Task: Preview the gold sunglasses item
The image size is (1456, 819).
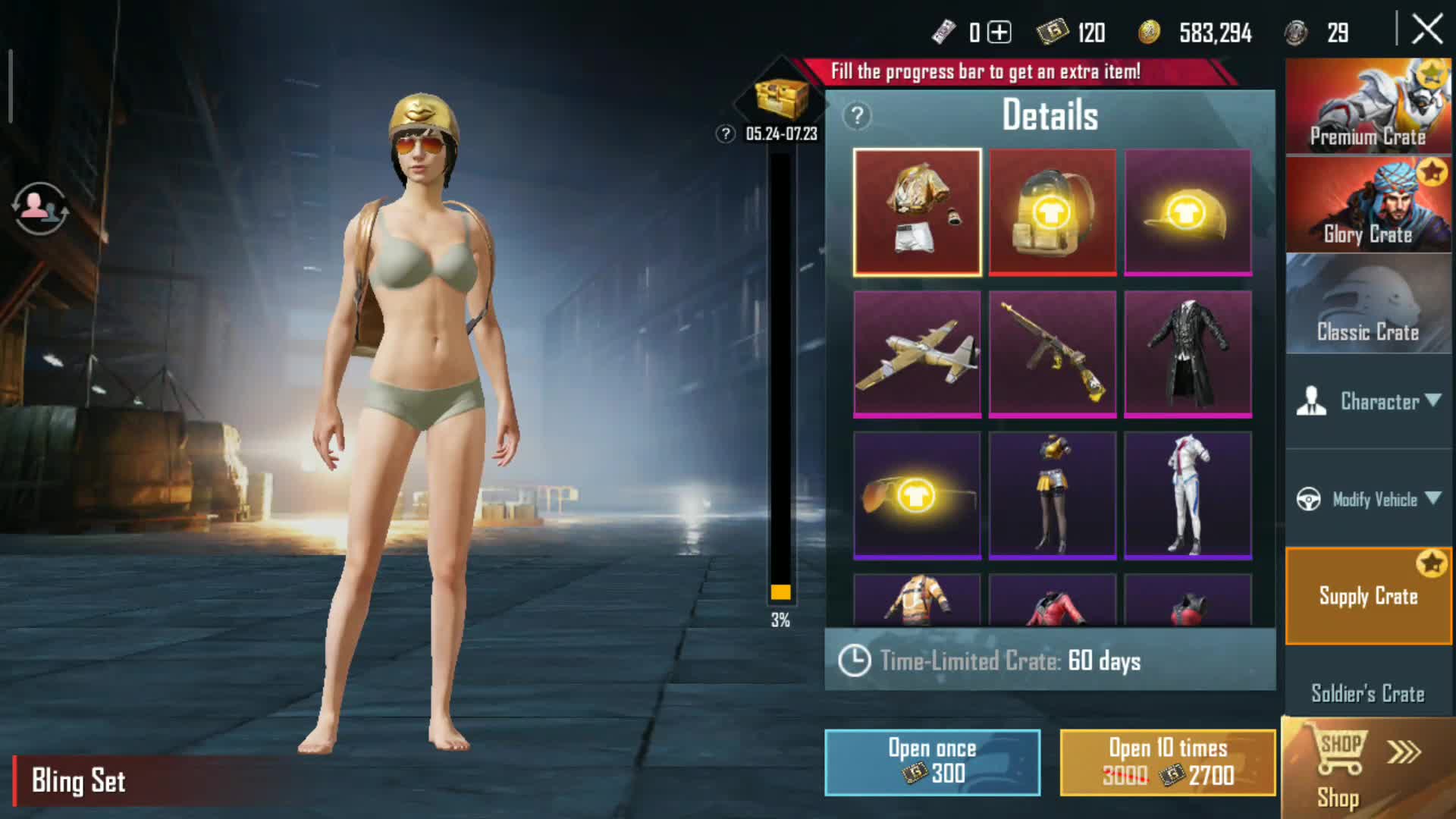Action: coord(917,495)
